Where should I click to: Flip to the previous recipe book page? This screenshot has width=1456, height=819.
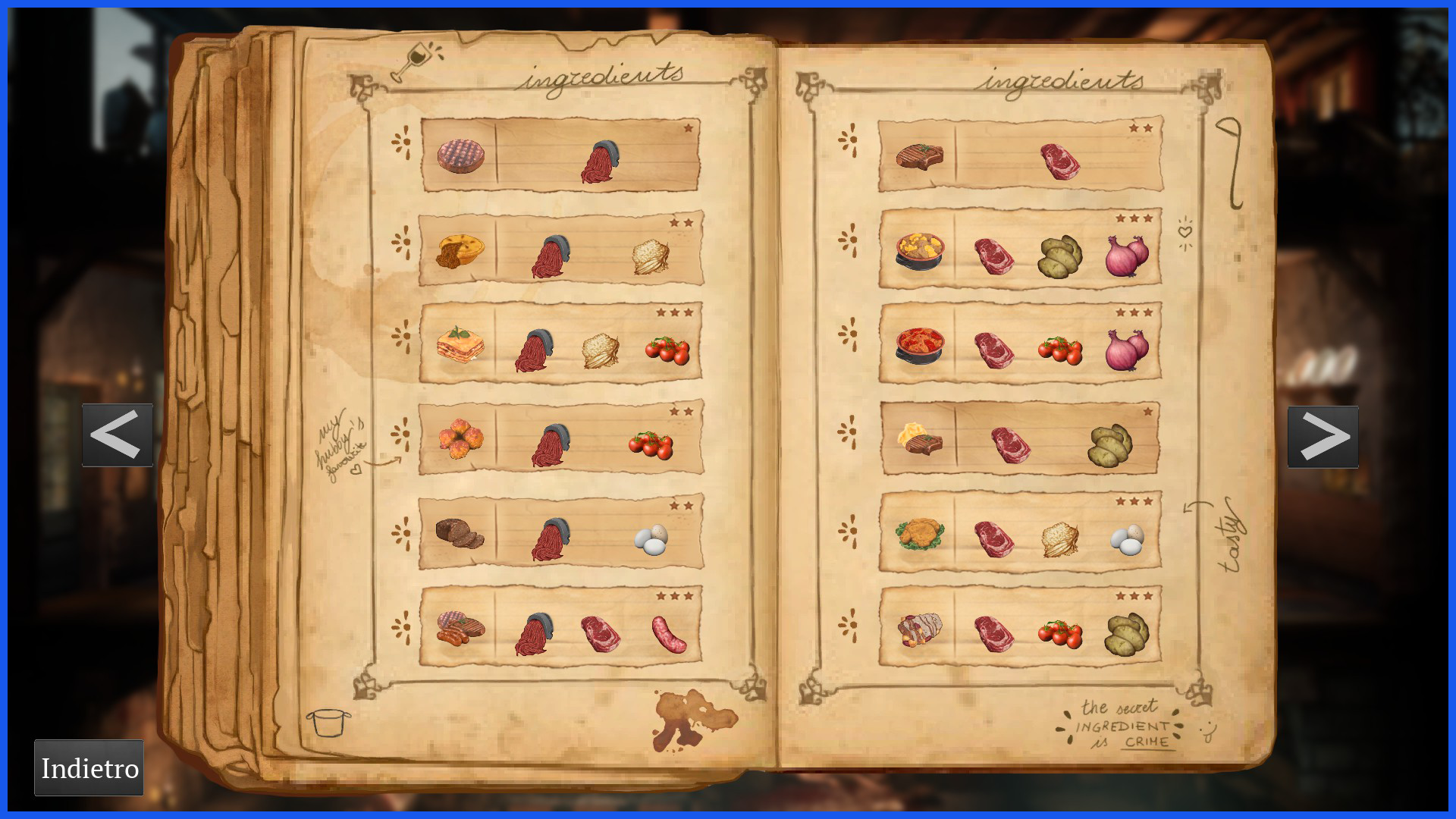[x=117, y=435]
